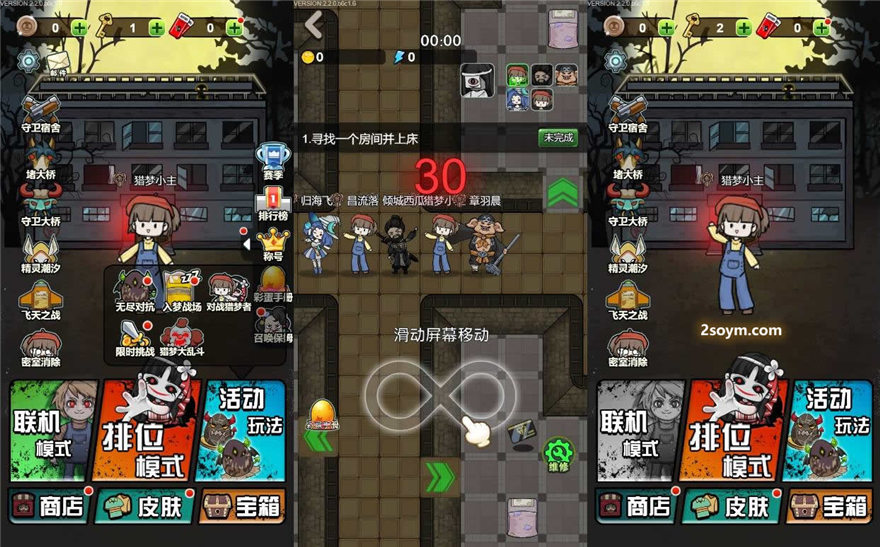
Task: Go back with the top-left chevron arrow
Action: pyautogui.click(x=315, y=24)
